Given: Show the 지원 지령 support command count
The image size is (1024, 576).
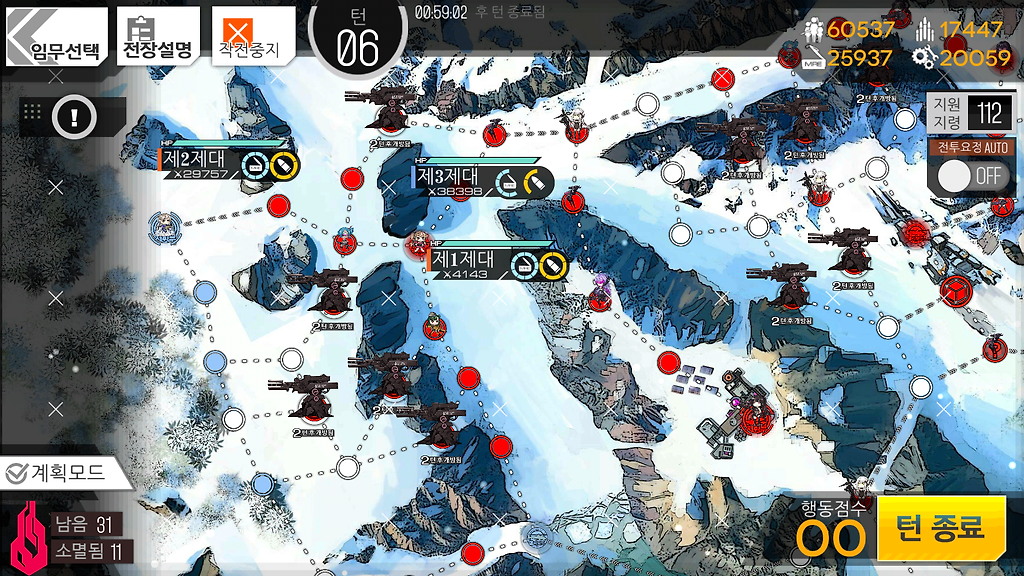Looking at the screenshot, I should click(x=970, y=113).
